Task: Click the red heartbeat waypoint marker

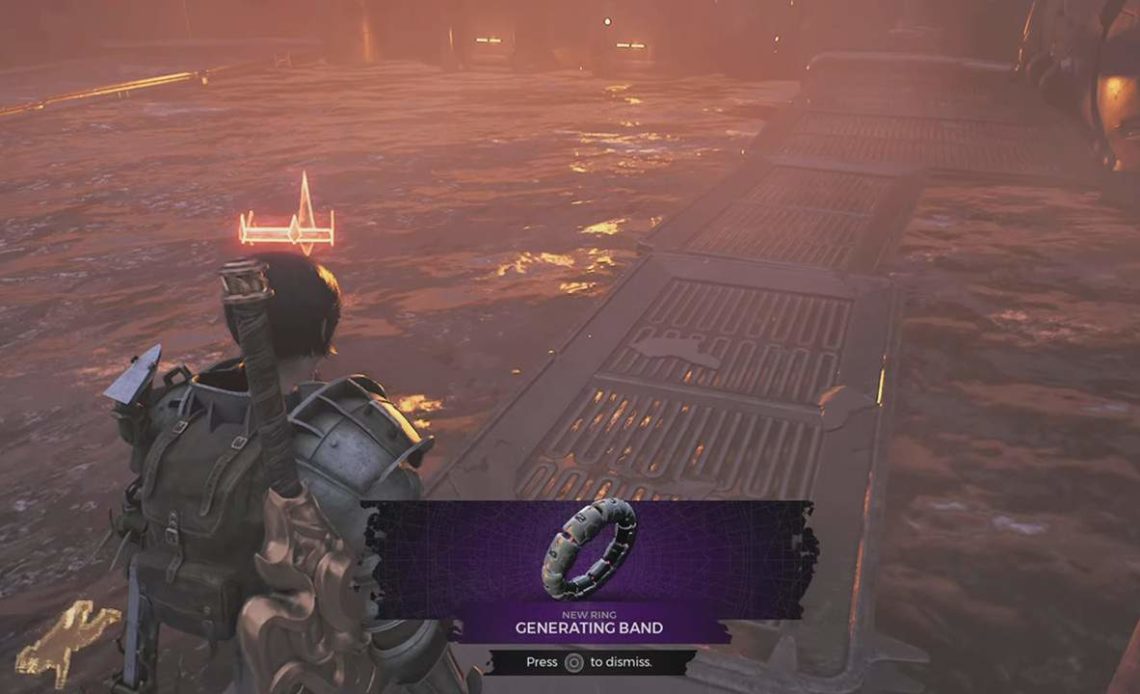Action: pyautogui.click(x=287, y=223)
